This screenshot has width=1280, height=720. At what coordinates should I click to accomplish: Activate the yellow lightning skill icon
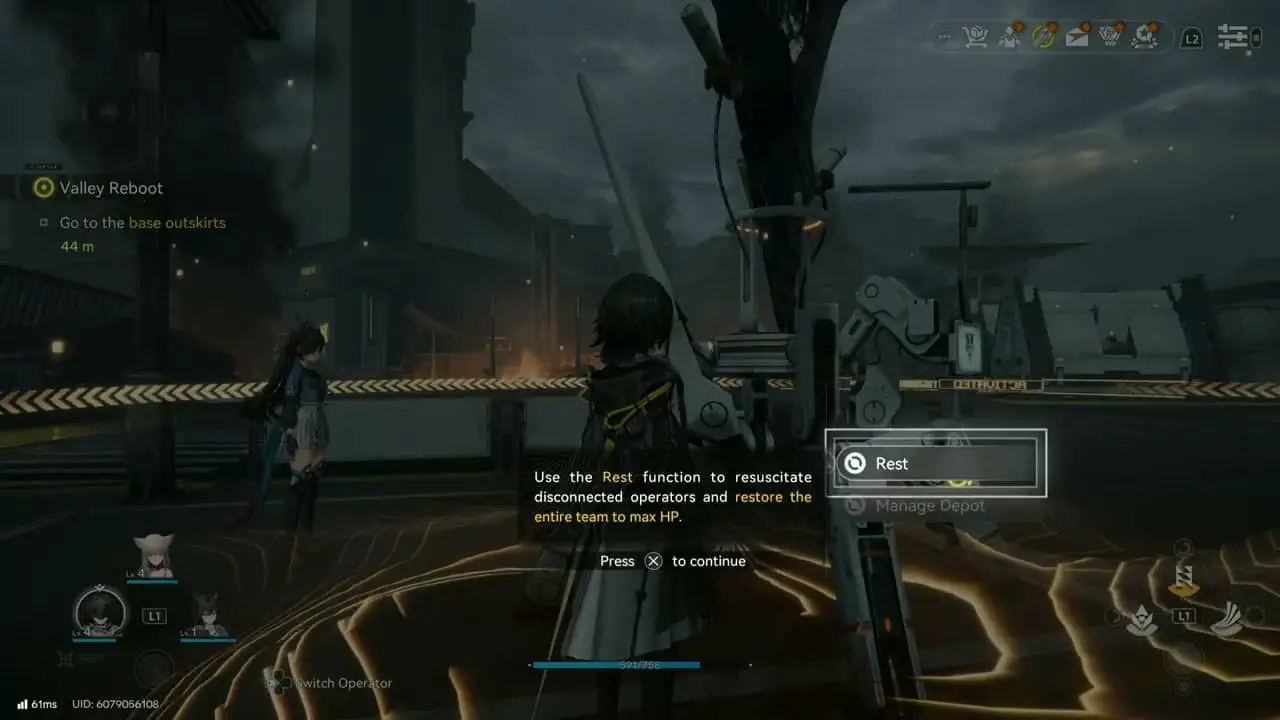point(1184,578)
